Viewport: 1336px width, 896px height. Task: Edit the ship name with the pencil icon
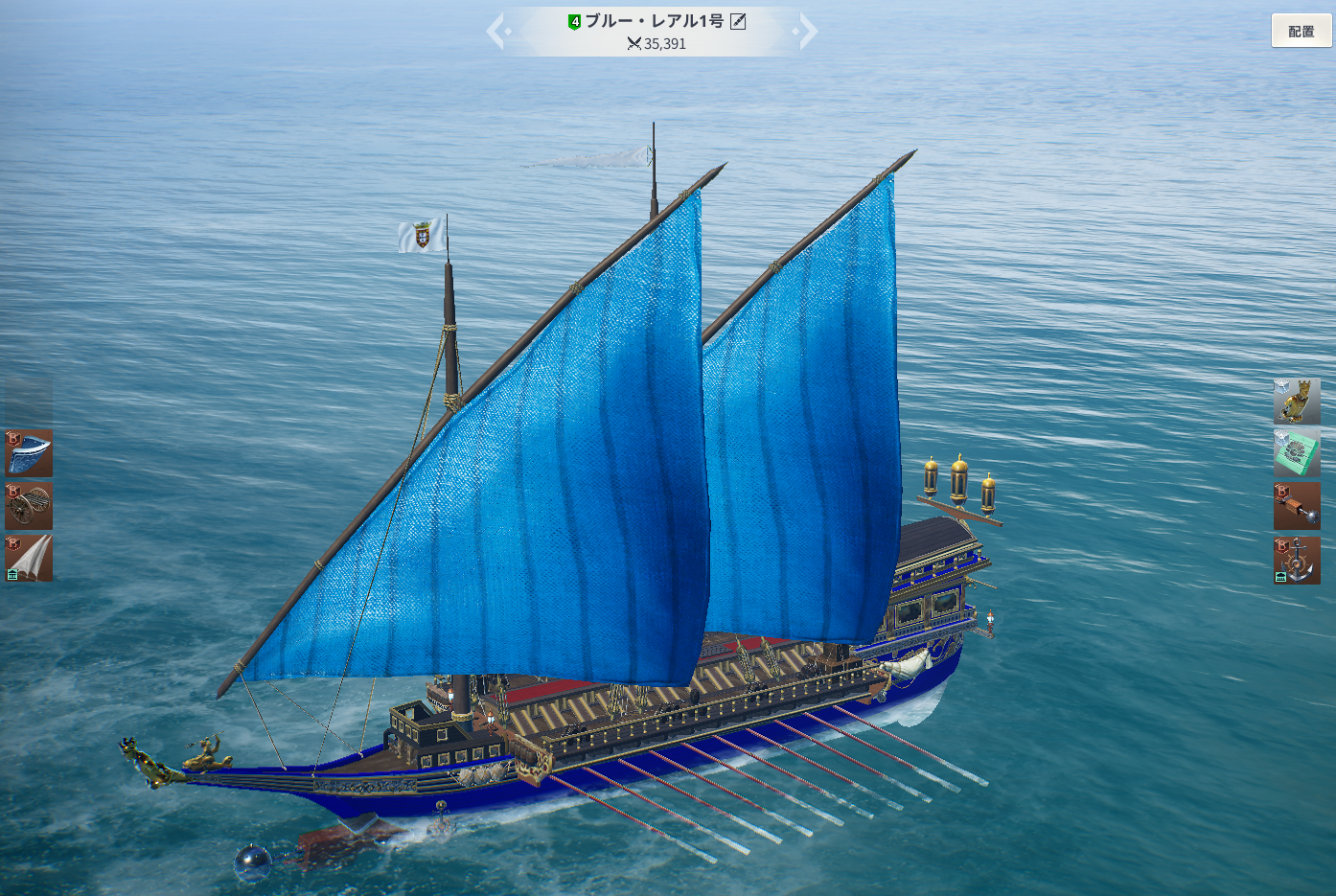[x=738, y=21]
